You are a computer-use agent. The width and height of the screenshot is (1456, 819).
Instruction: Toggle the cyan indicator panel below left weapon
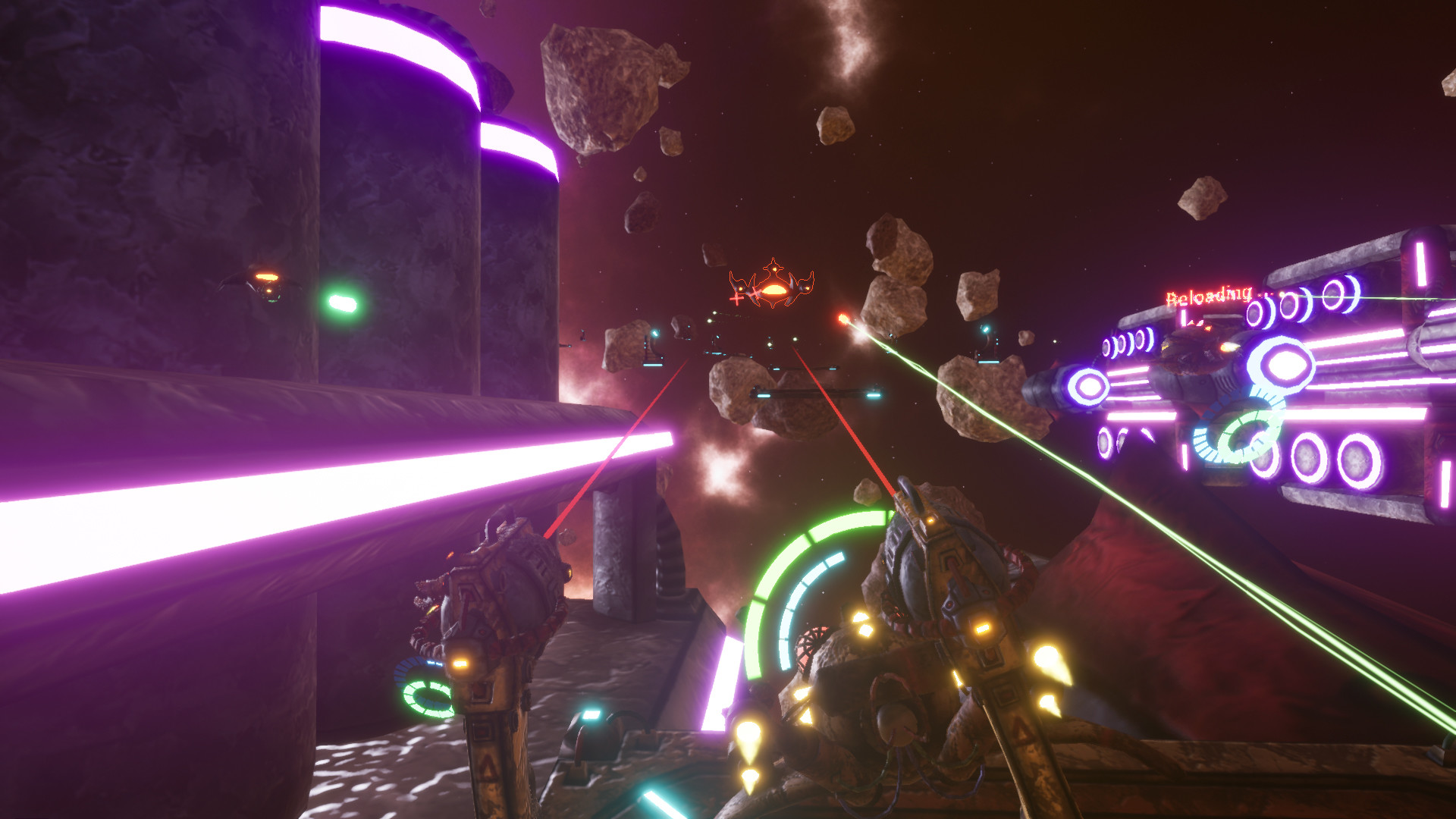[x=591, y=715]
